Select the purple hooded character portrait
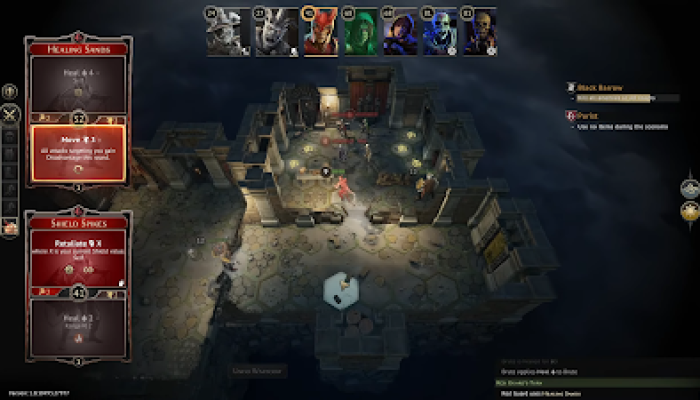Image resolution: width=700 pixels, height=400 pixels. point(400,32)
